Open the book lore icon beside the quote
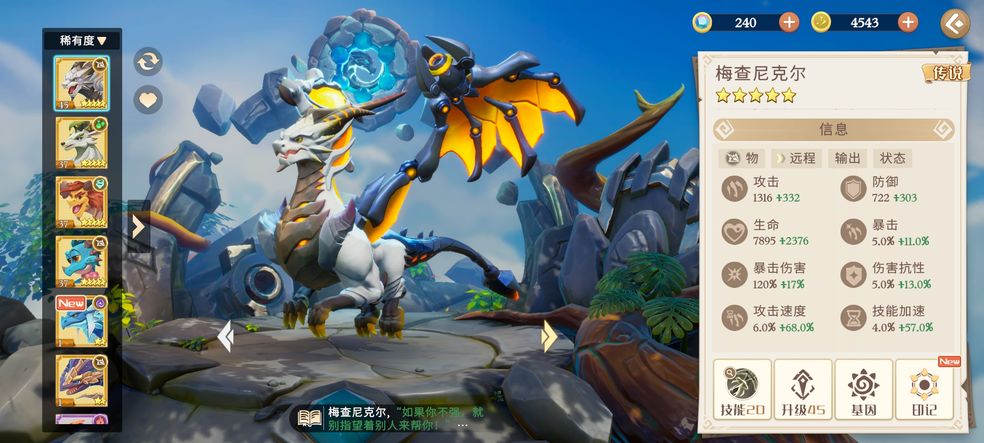The image size is (984, 443). pos(309,418)
